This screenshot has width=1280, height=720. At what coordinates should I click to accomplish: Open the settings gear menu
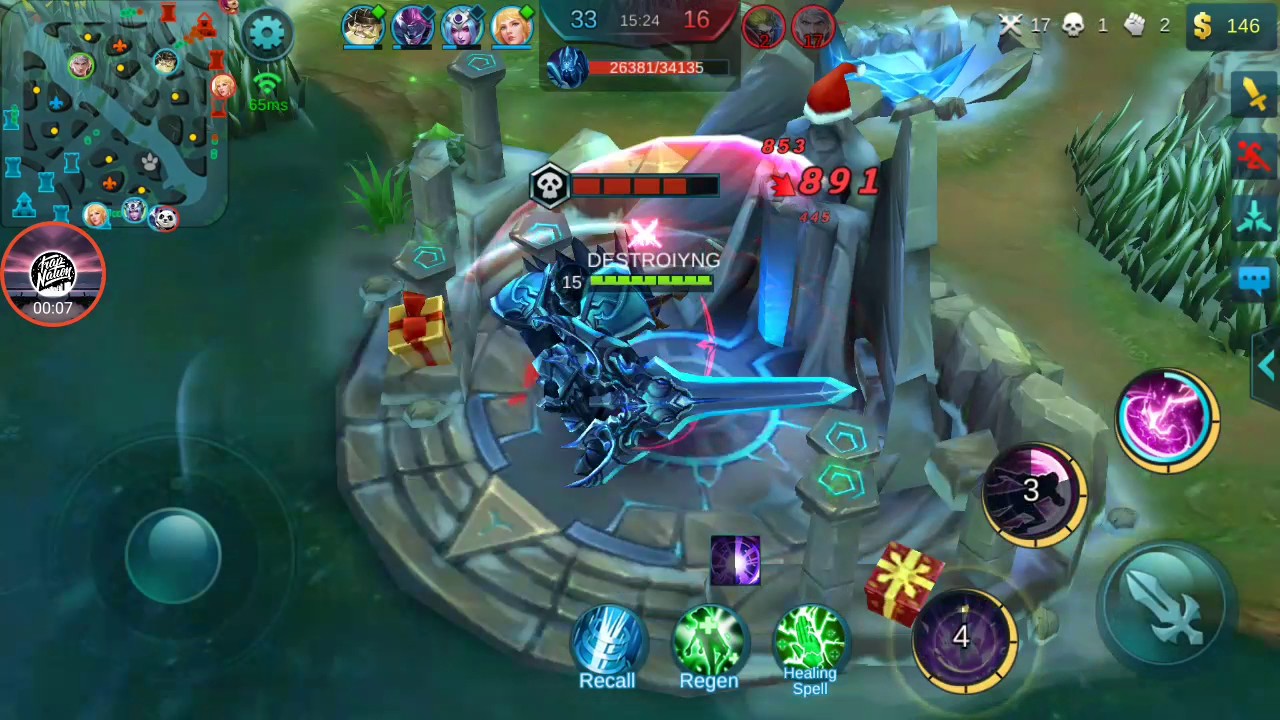[266, 31]
